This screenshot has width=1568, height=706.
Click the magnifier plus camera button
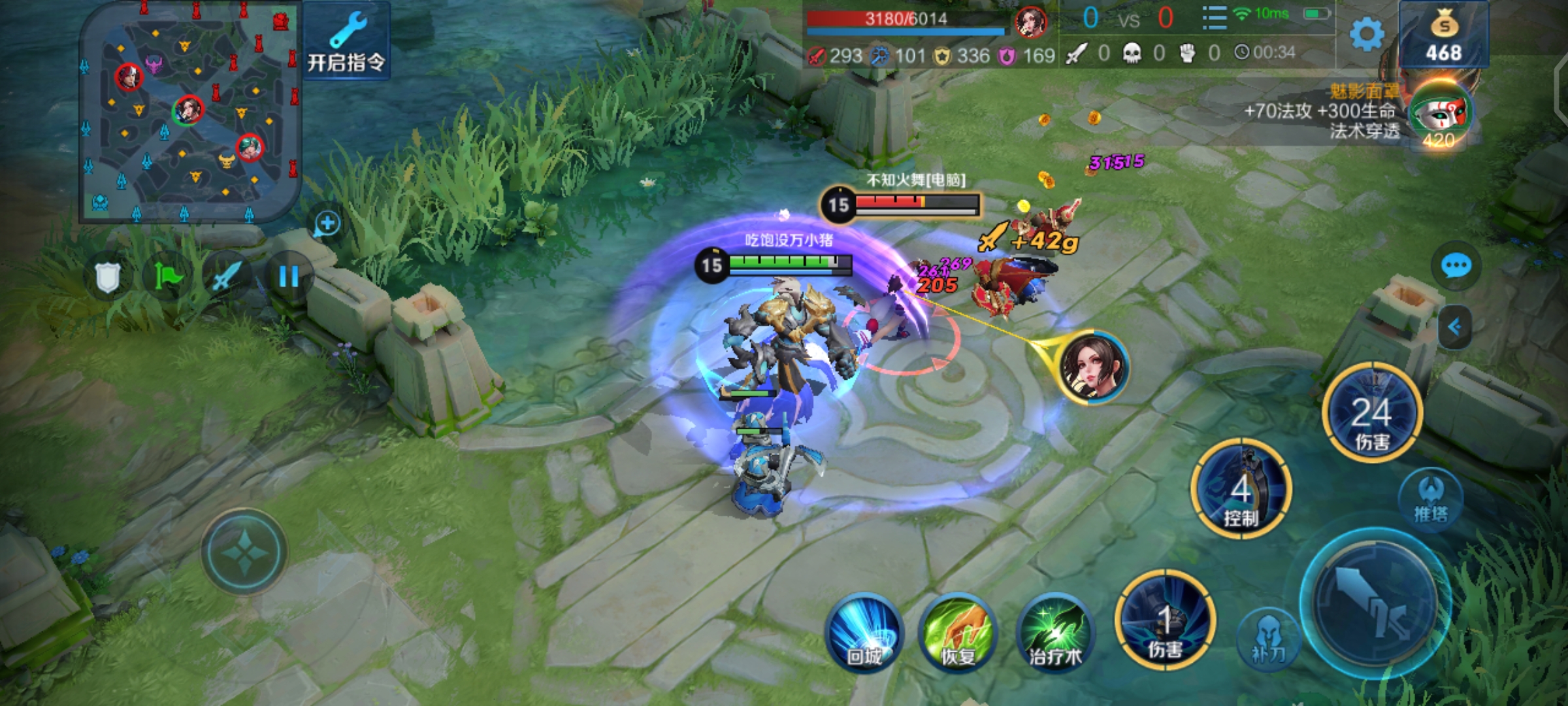tap(327, 224)
